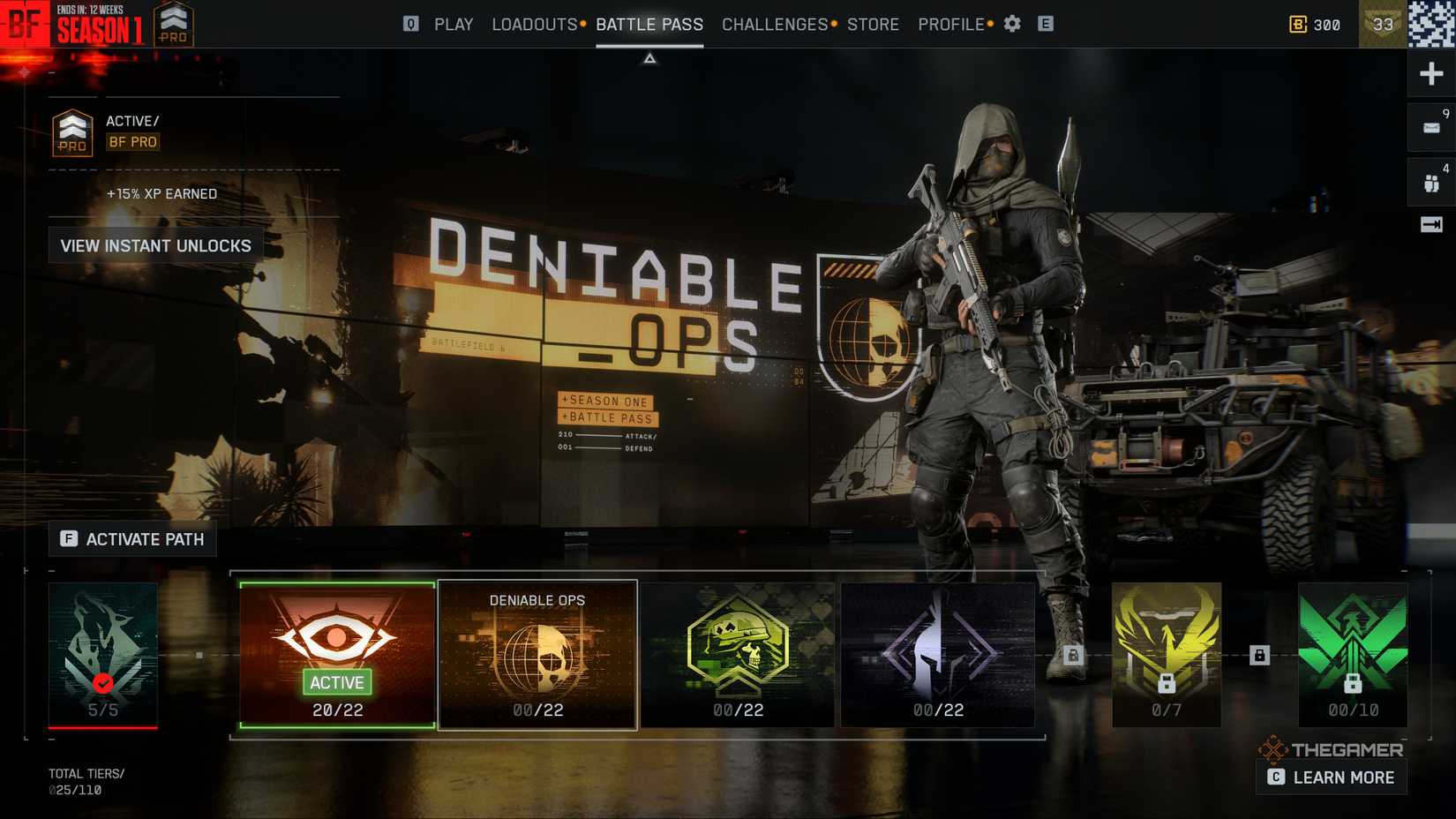The height and width of the screenshot is (819, 1456).
Task: Click the View Instant Unlocks button
Action: point(155,244)
